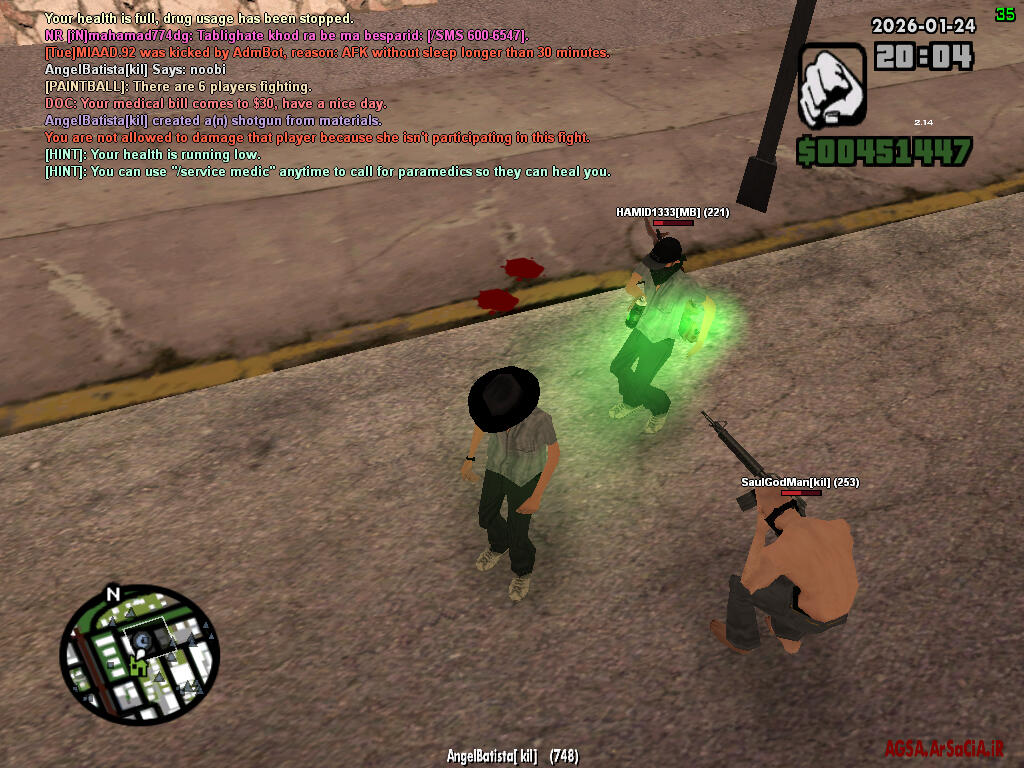Click the fist weapon icon
Viewport: 1024px width, 768px height.
tap(832, 84)
